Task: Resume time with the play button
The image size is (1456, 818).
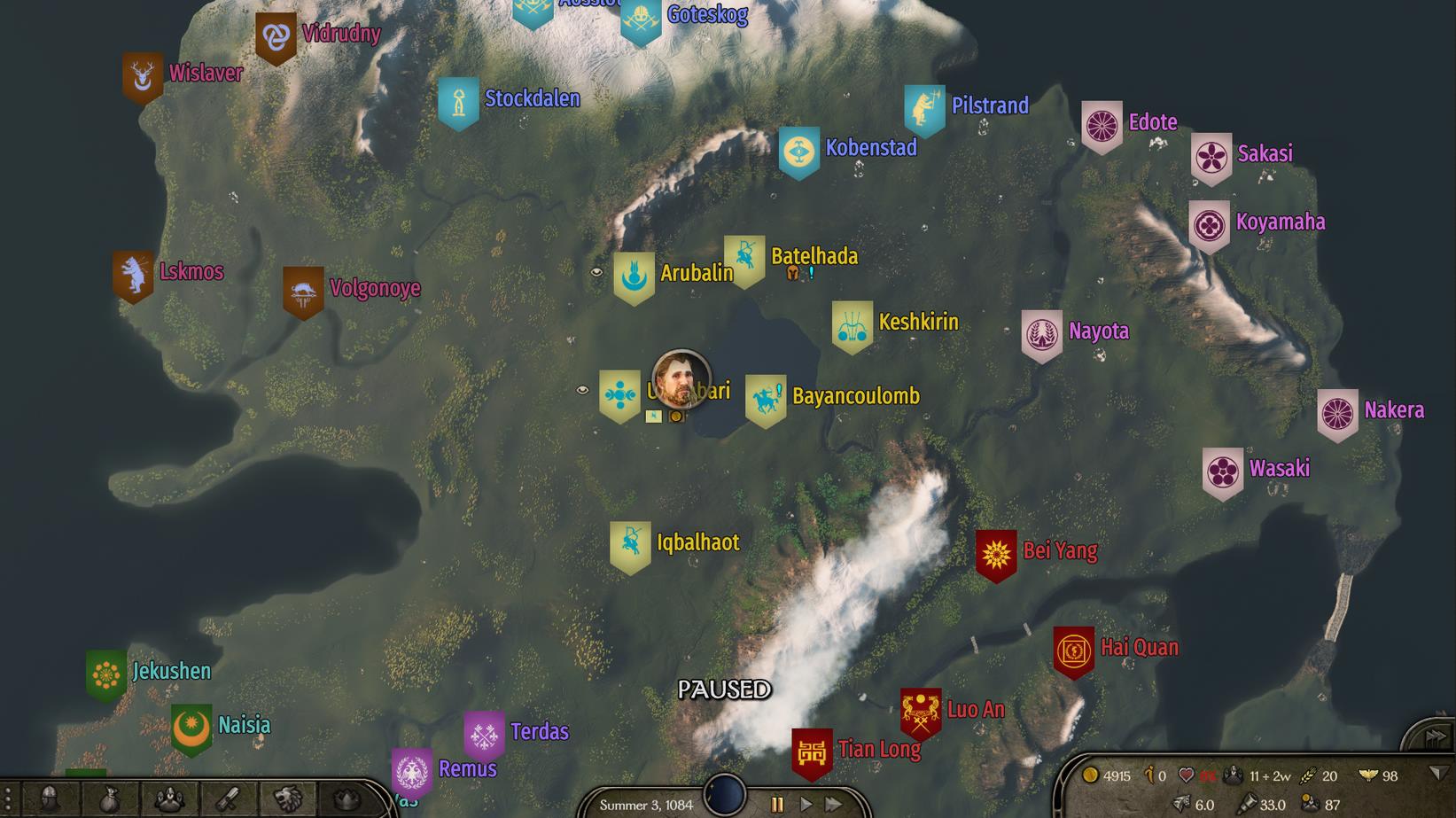Action: [806, 804]
